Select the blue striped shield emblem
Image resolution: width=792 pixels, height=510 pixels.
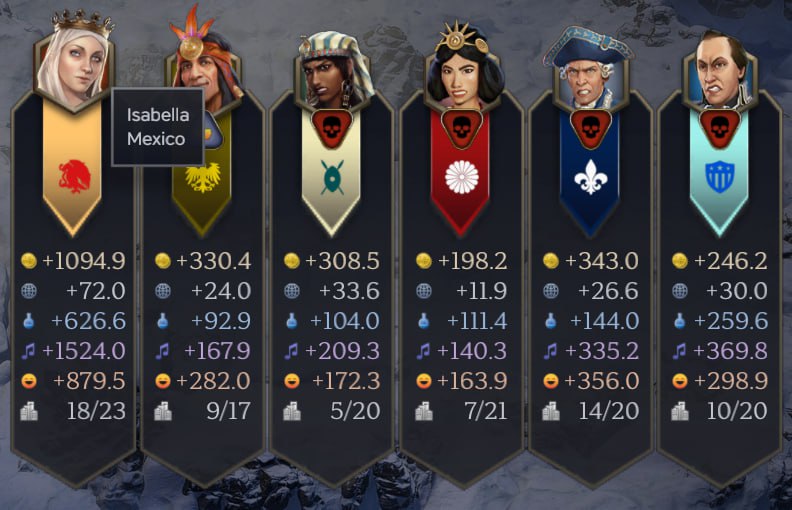[720, 178]
